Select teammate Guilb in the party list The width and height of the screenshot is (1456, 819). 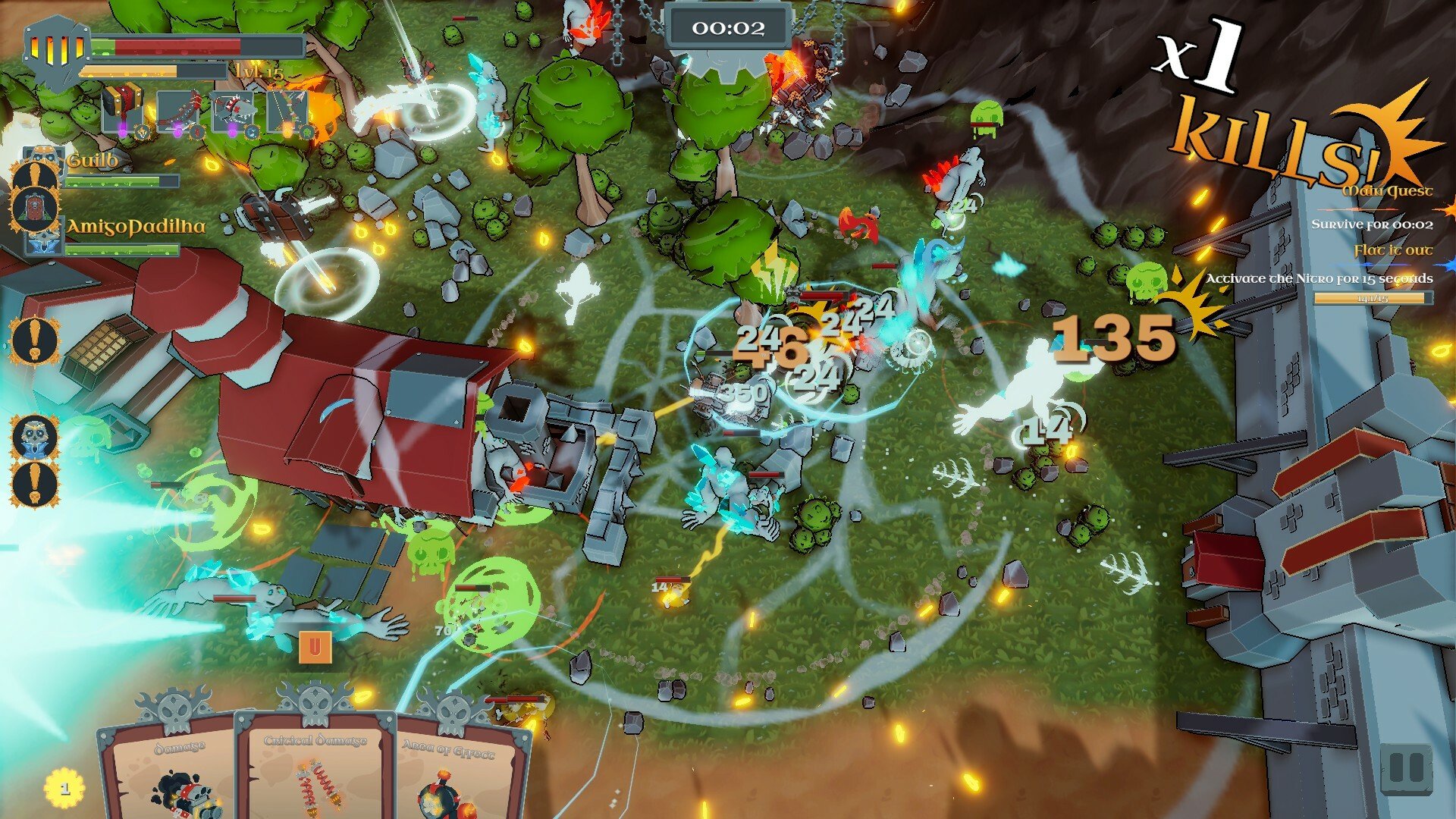(93, 161)
